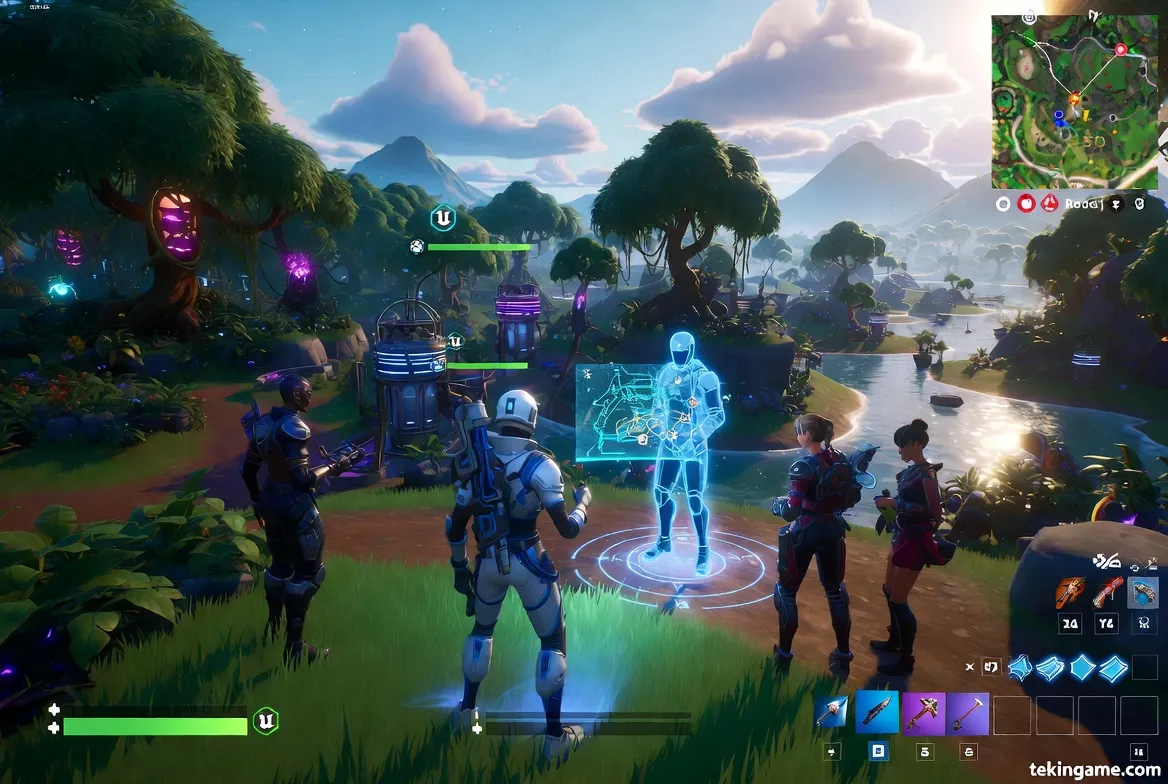Pick the highlighted blue curved item slot
The image size is (1168, 784).
pyautogui.click(x=1142, y=593)
